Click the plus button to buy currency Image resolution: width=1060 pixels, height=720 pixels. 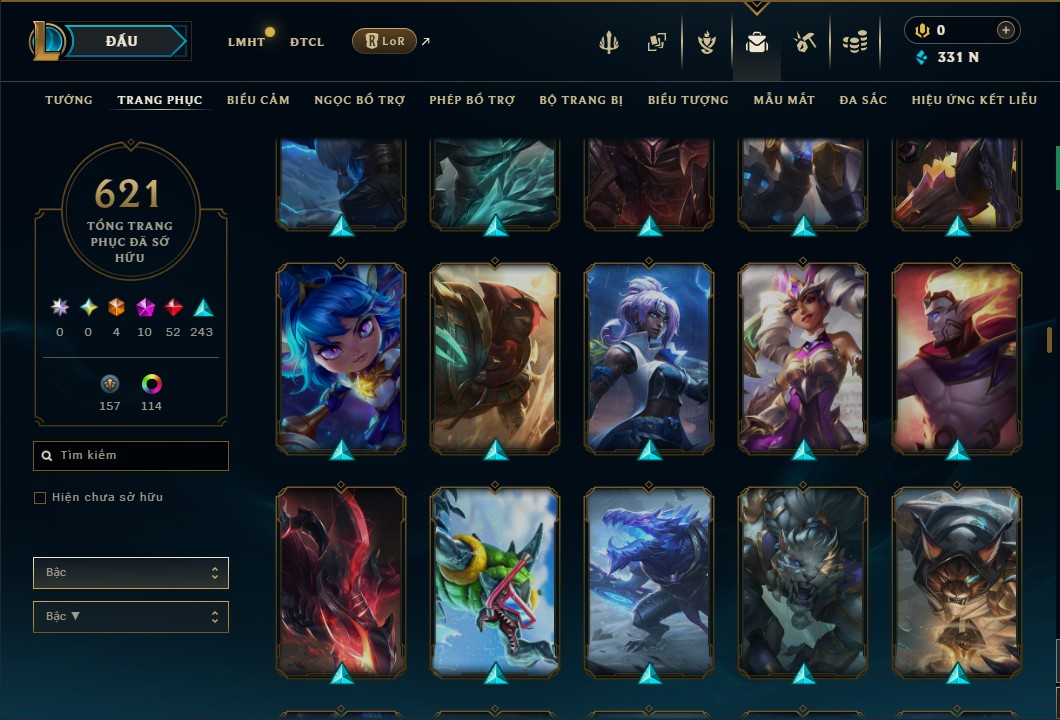point(1005,30)
